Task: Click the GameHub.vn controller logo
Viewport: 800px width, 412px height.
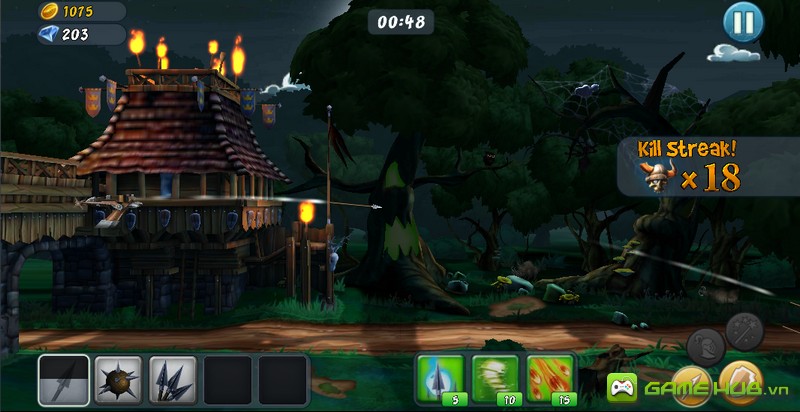Action: 621,387
